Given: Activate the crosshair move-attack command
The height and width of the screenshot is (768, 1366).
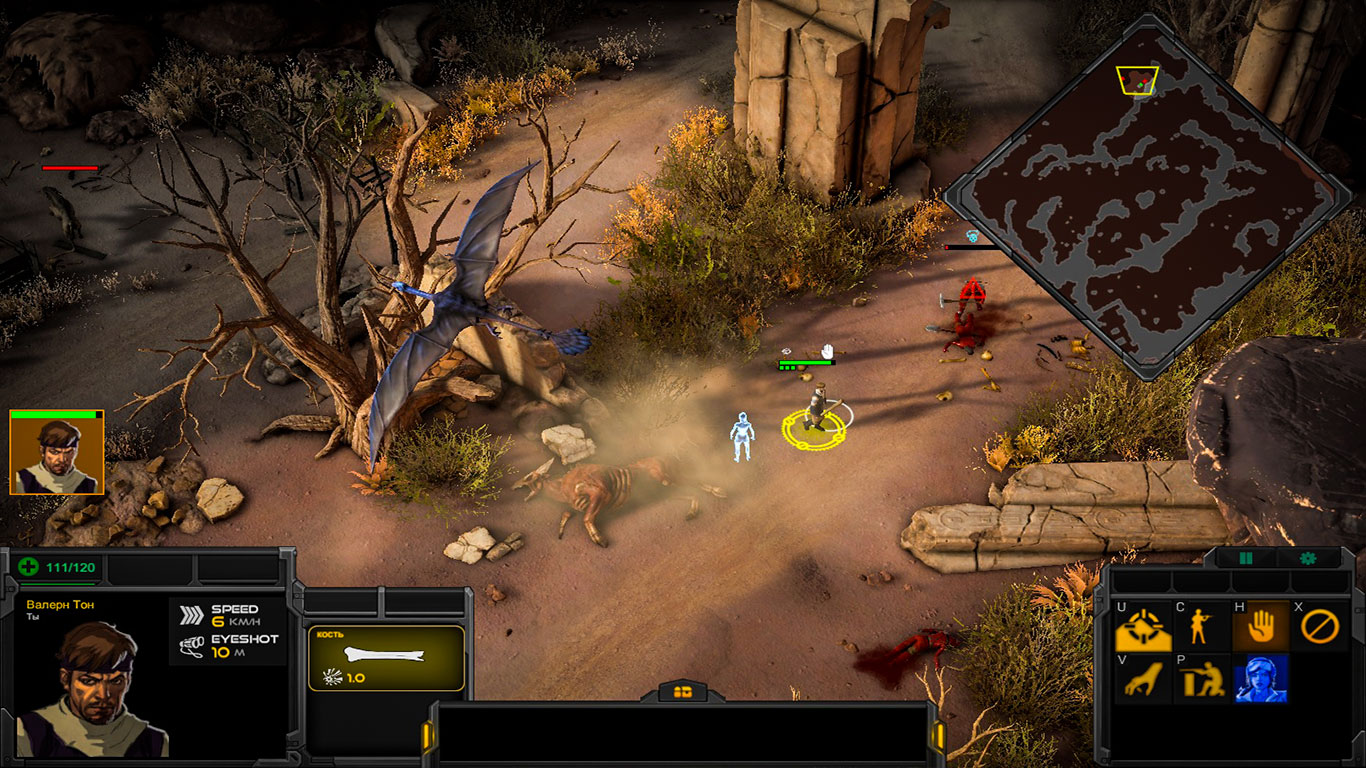Looking at the screenshot, I should (1143, 628).
